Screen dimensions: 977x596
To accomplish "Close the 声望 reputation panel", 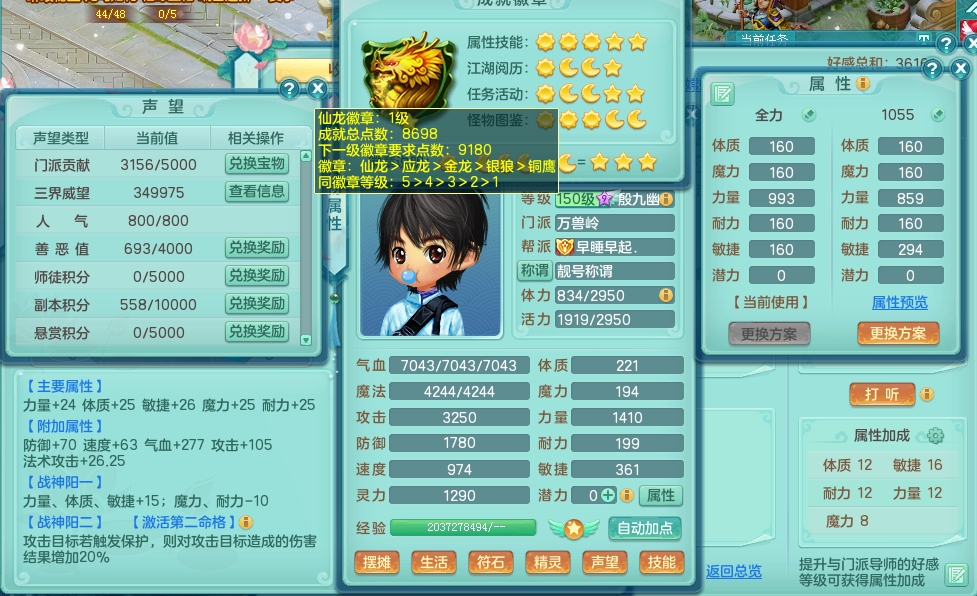I will [318, 88].
